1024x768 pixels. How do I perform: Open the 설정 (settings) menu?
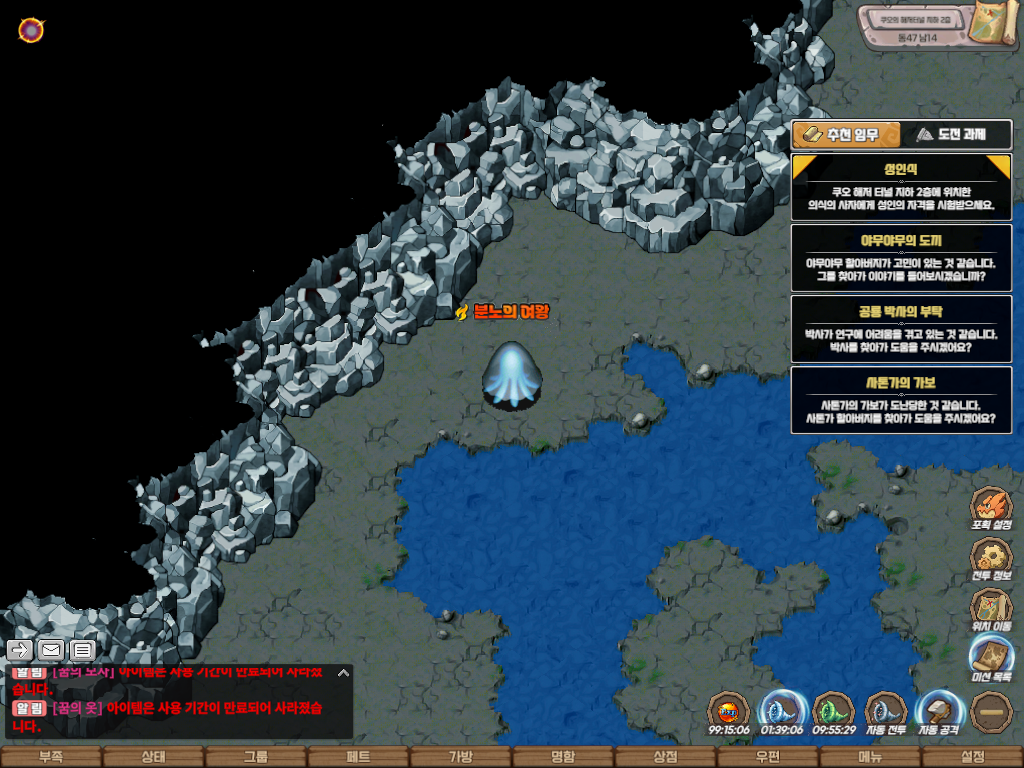(x=972, y=757)
